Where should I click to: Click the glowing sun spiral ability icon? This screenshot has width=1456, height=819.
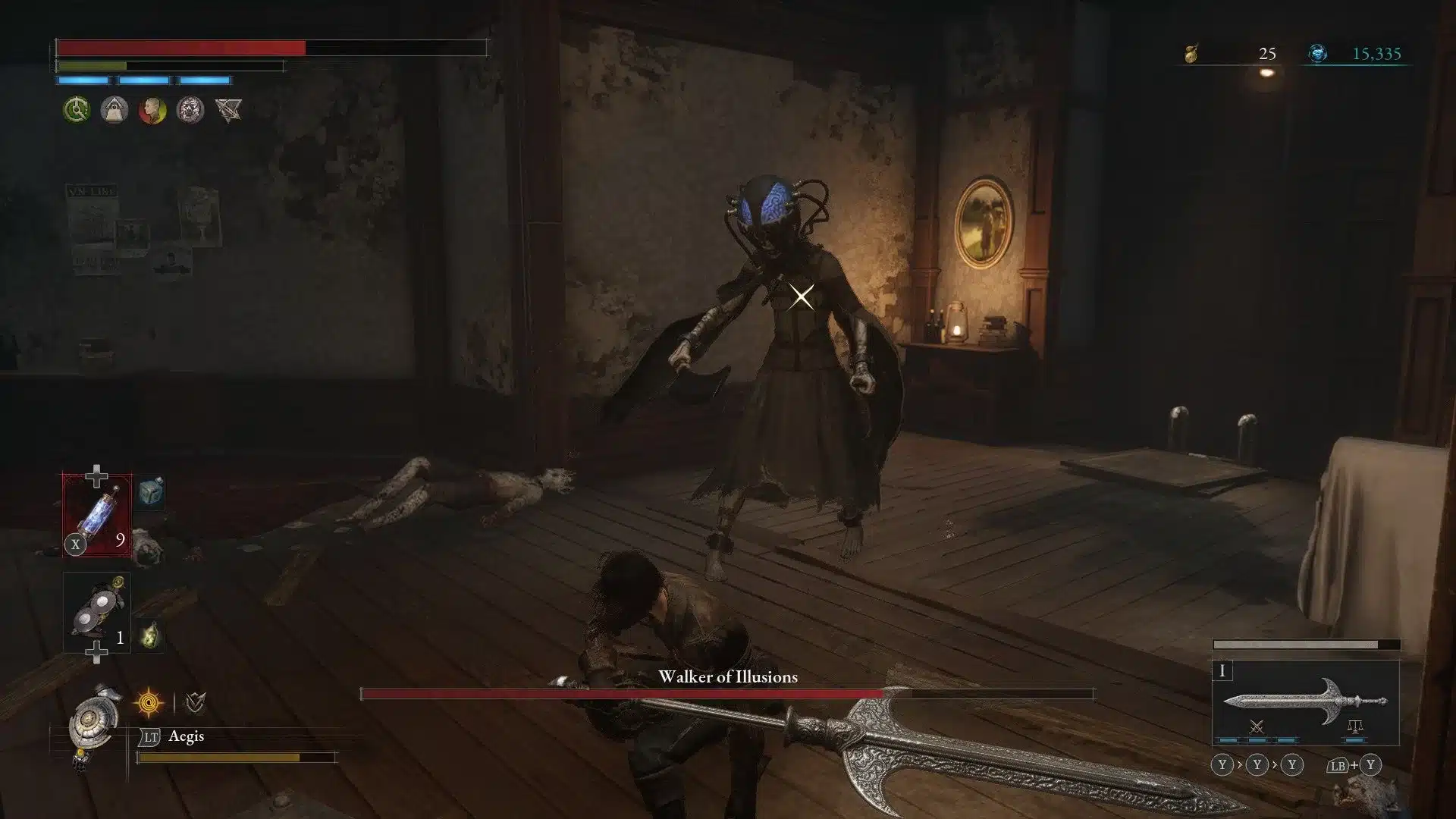click(x=148, y=701)
